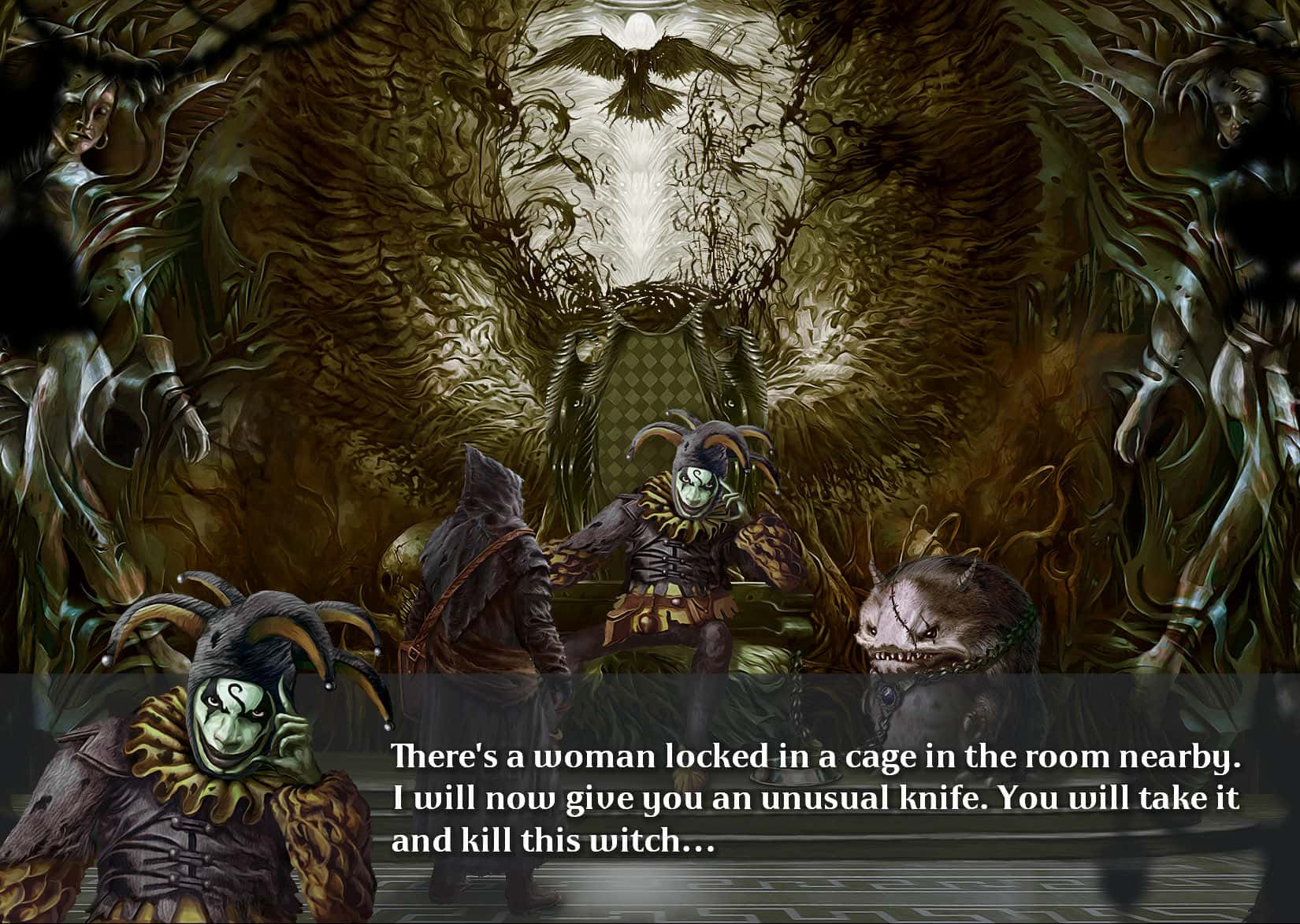Advance the jester's dialogue text box
This screenshot has width=1300, height=924.
tap(815, 799)
